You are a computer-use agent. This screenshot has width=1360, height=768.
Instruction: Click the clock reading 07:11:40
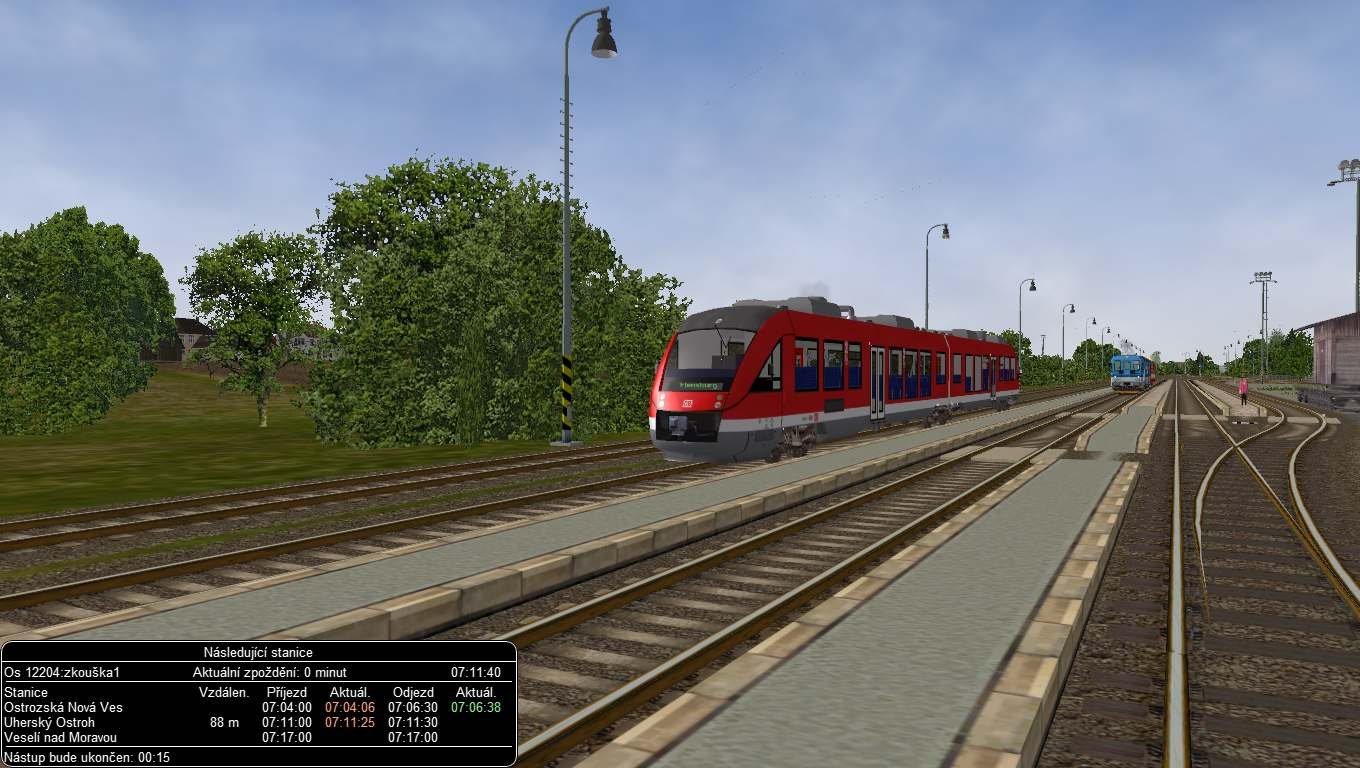[x=478, y=672]
